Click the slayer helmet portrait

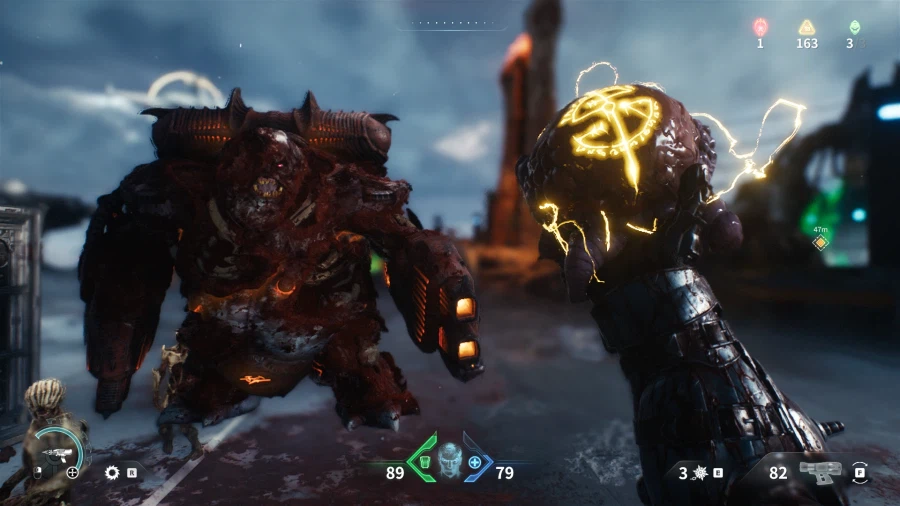[x=449, y=460]
